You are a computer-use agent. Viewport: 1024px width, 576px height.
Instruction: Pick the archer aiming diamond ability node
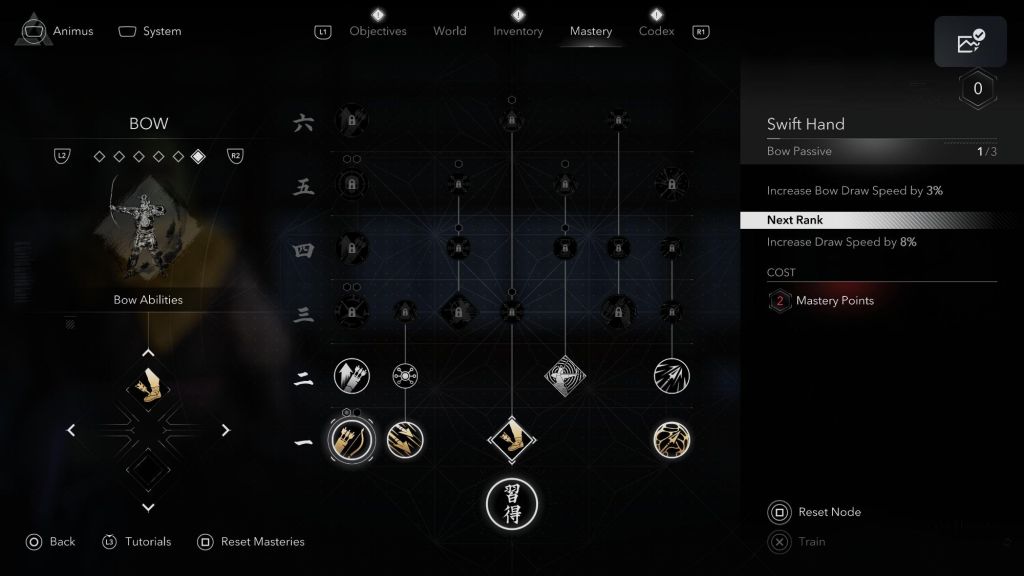[x=565, y=376]
